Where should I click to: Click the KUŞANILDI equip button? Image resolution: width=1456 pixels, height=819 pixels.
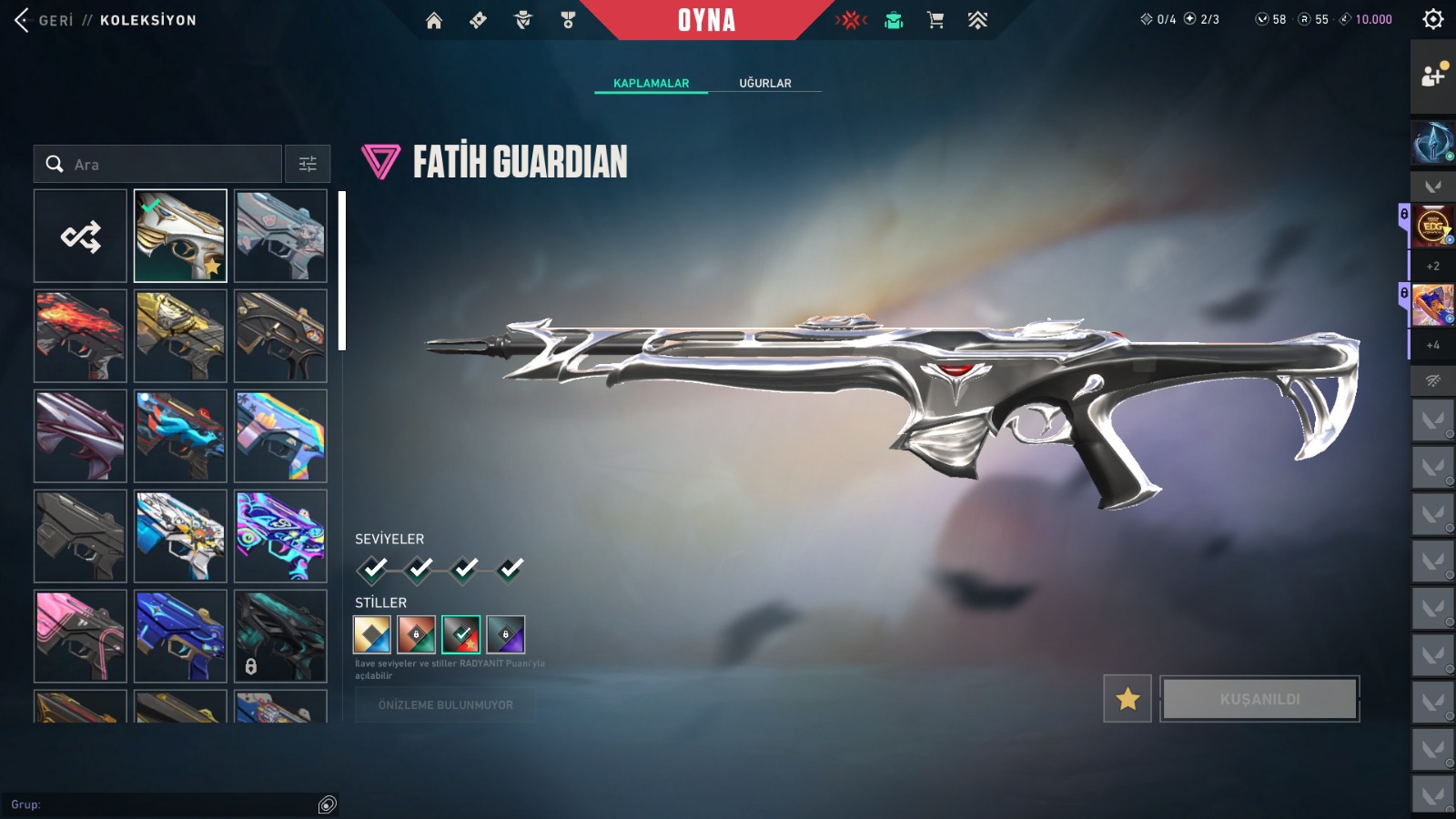1259,699
